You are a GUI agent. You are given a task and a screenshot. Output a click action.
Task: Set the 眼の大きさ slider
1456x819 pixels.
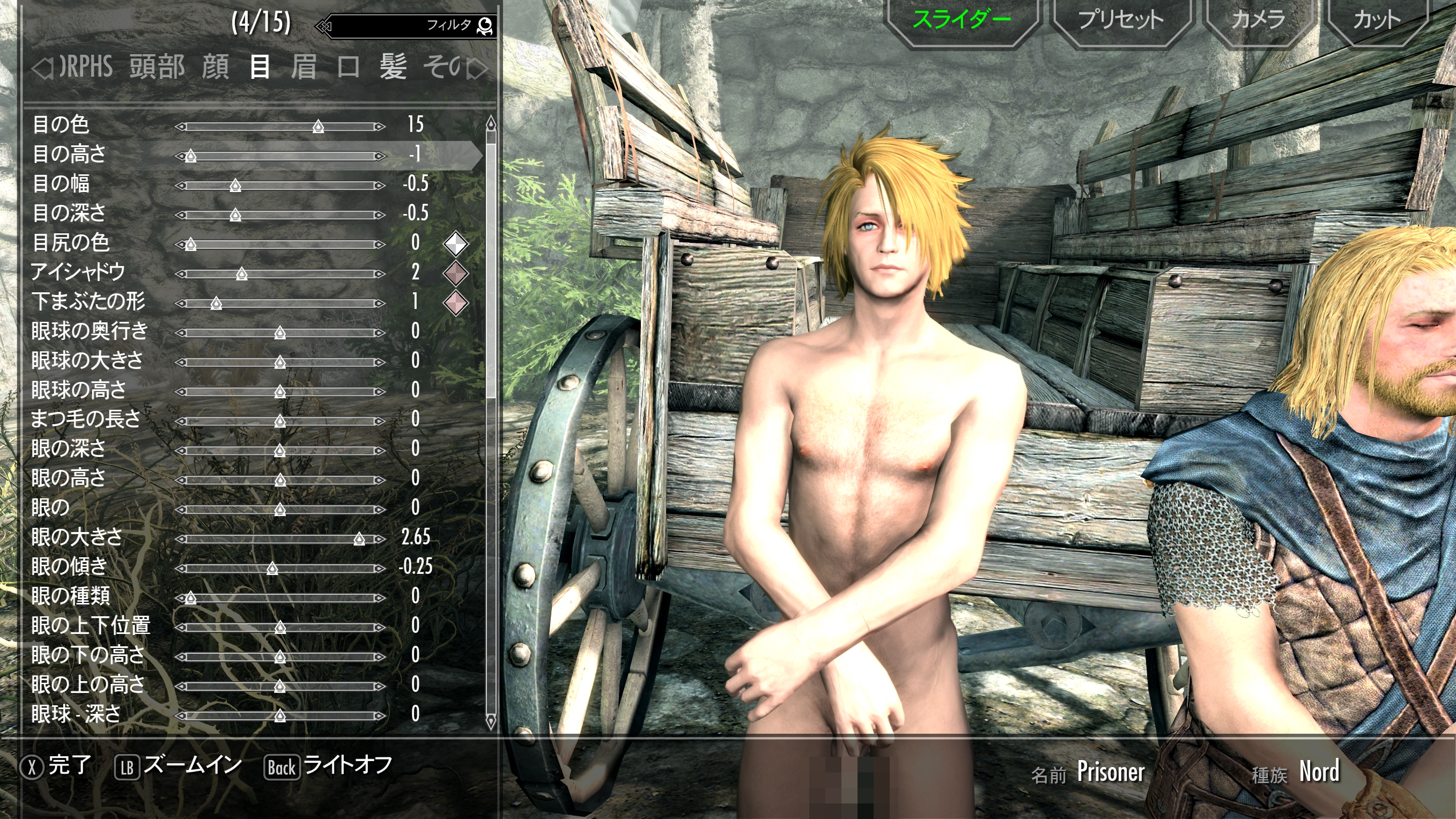(x=359, y=539)
